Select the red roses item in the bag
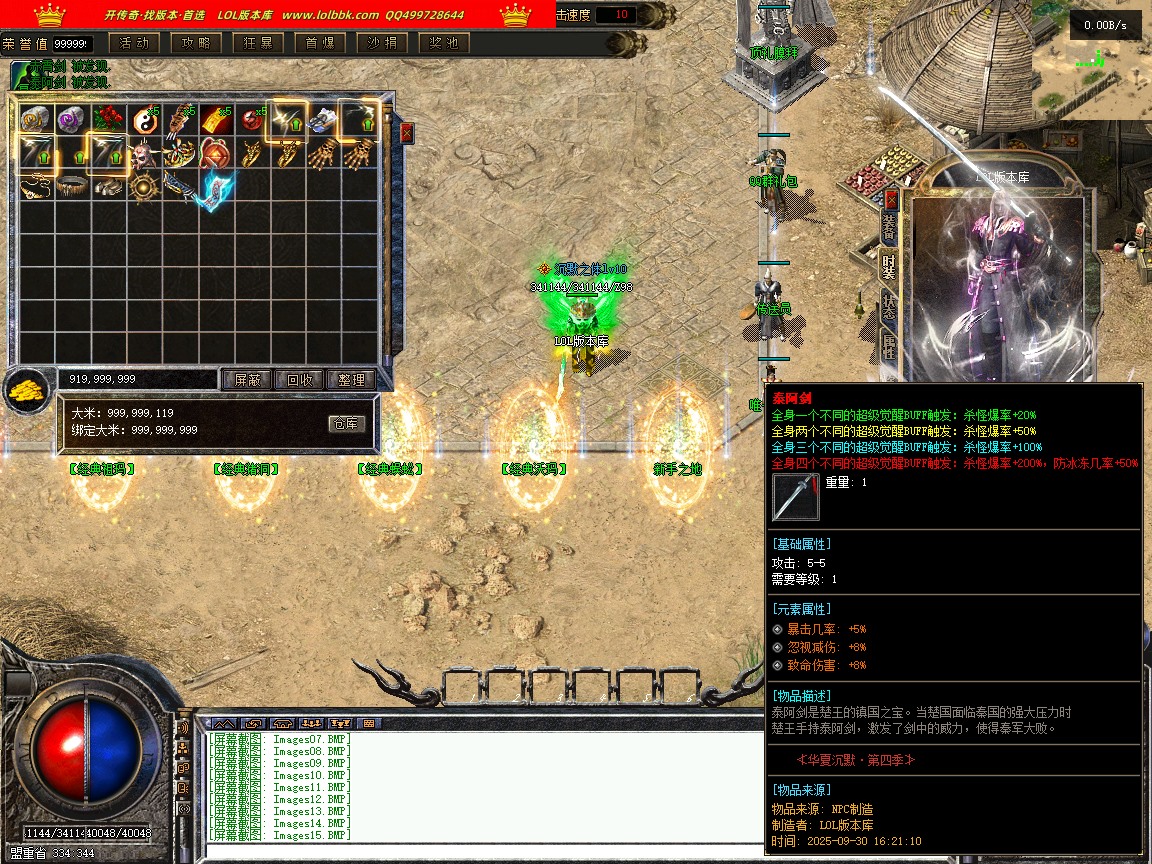The height and width of the screenshot is (864, 1152). click(108, 119)
